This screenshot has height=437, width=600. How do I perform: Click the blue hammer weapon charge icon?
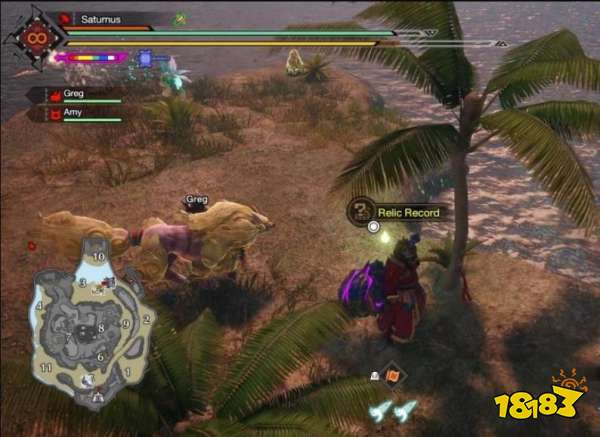(145, 59)
